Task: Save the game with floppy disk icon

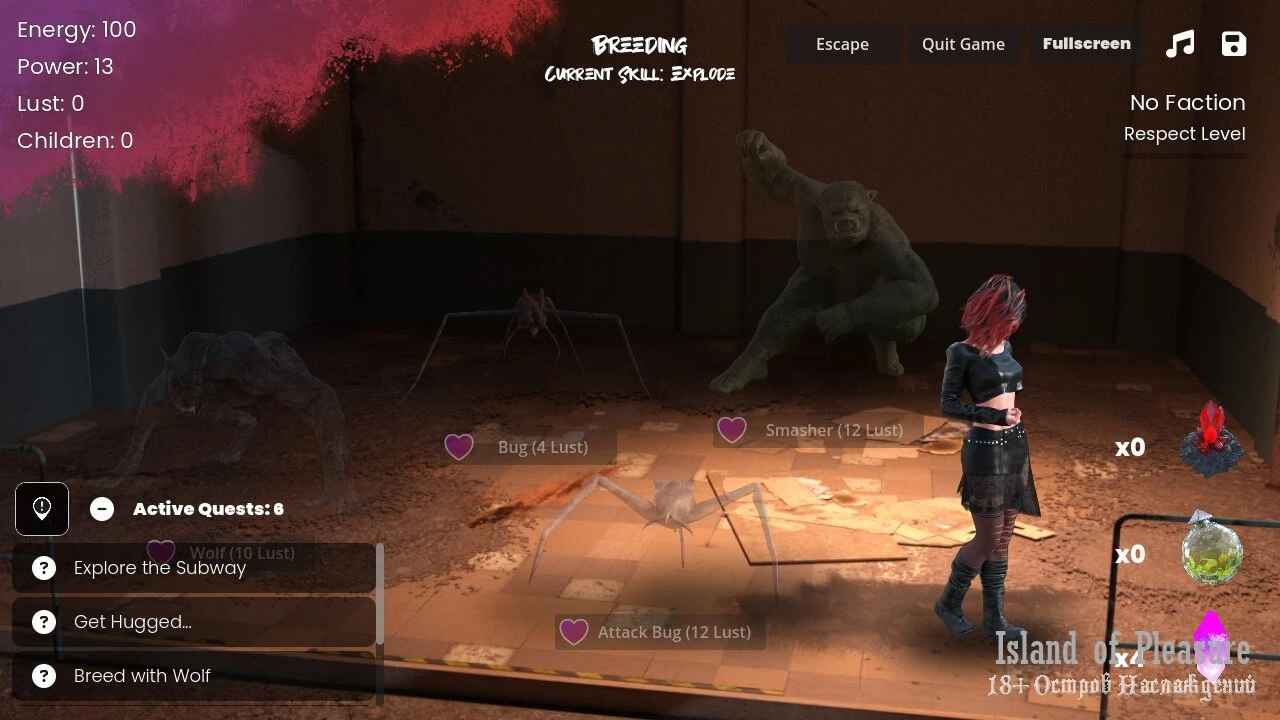Action: point(1234,44)
